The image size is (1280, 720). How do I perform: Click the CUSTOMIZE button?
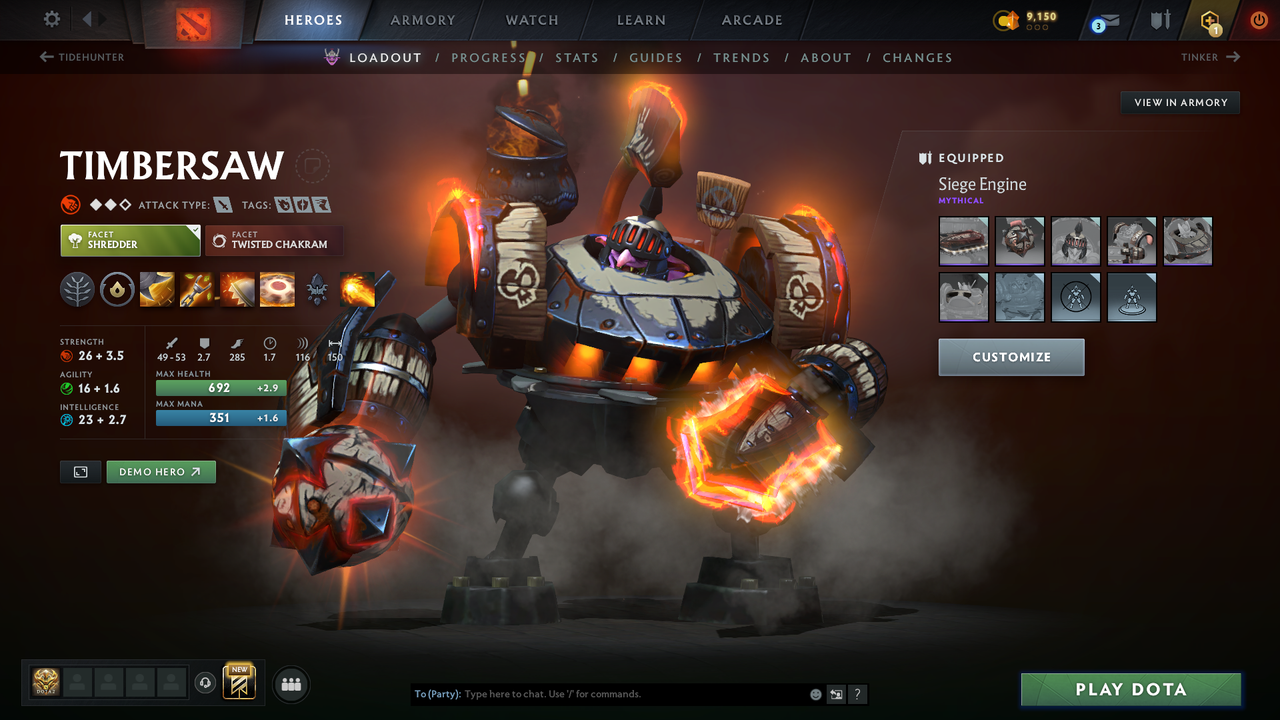point(1011,357)
